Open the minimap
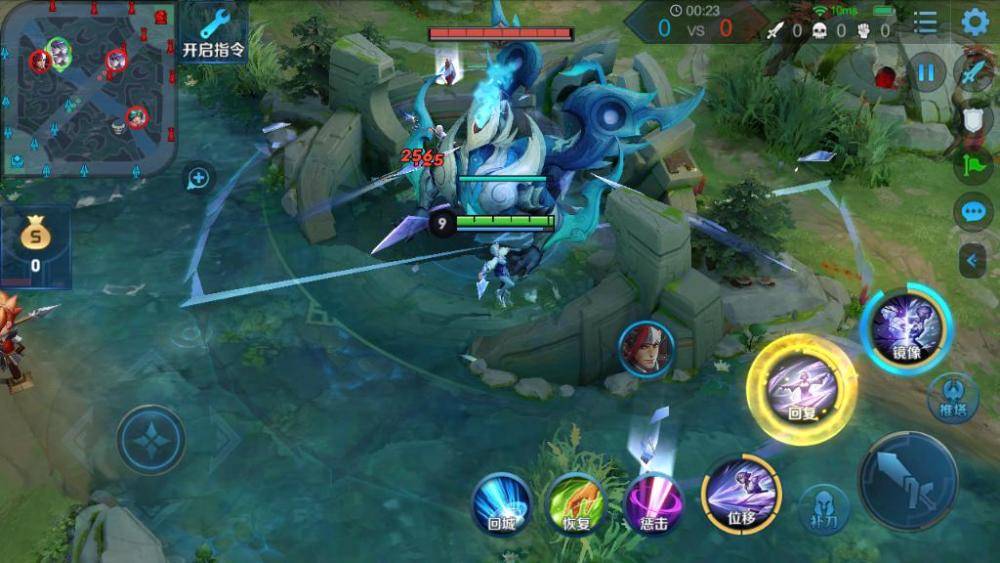 (89, 89)
